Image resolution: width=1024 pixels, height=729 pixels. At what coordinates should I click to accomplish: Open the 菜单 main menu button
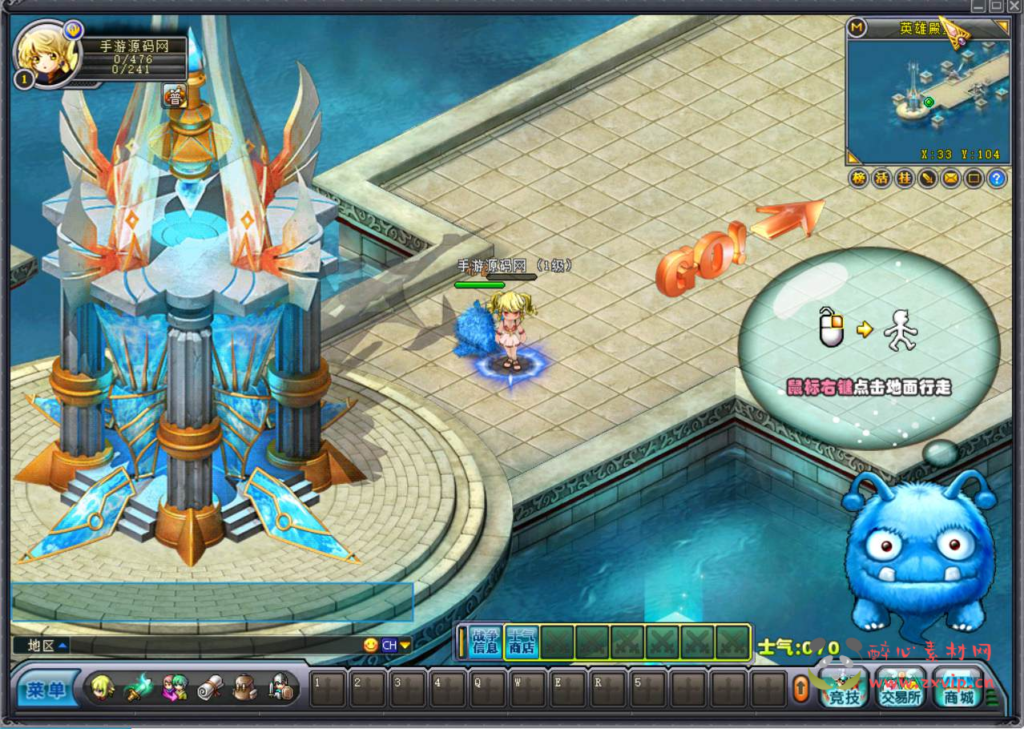pyautogui.click(x=47, y=689)
